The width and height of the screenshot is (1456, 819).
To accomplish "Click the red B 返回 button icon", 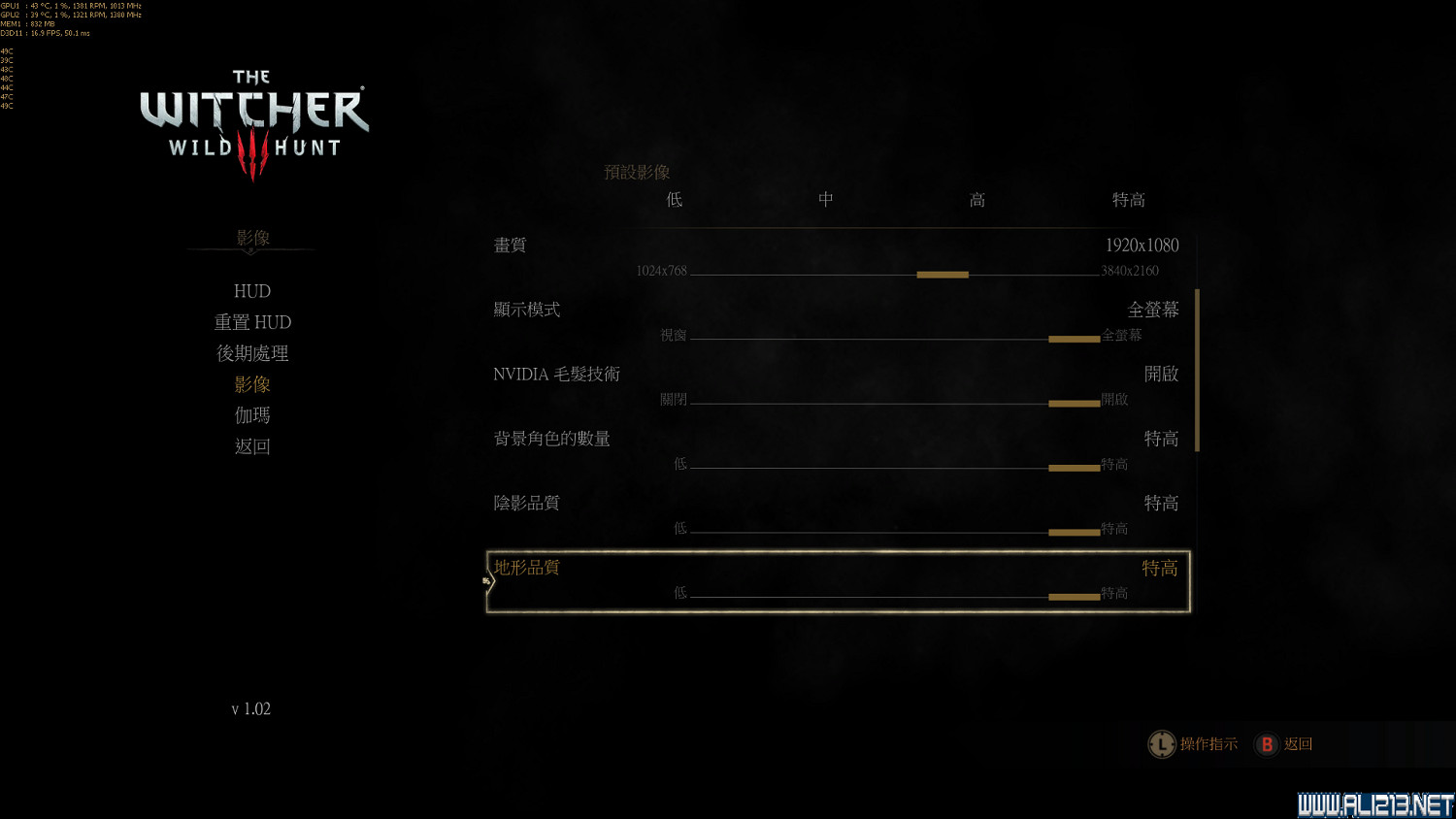I will 1268,744.
